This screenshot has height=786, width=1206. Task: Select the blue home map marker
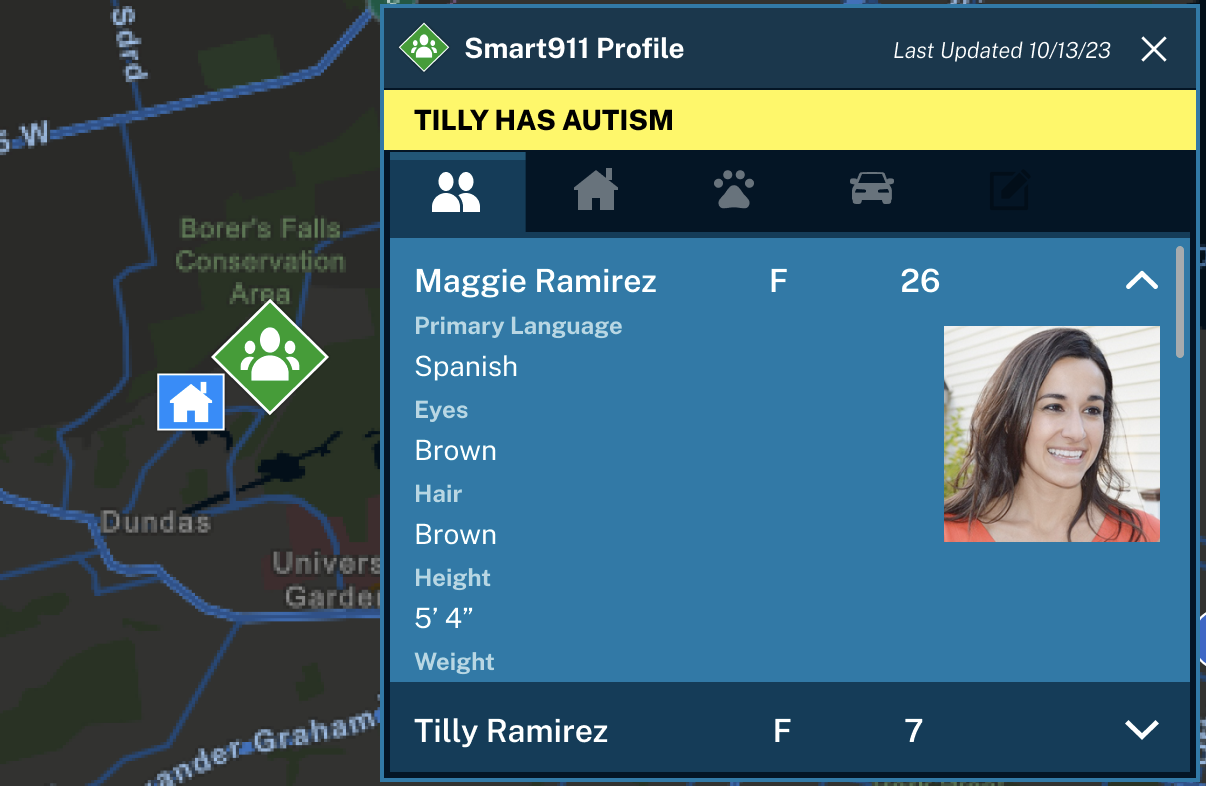point(191,402)
